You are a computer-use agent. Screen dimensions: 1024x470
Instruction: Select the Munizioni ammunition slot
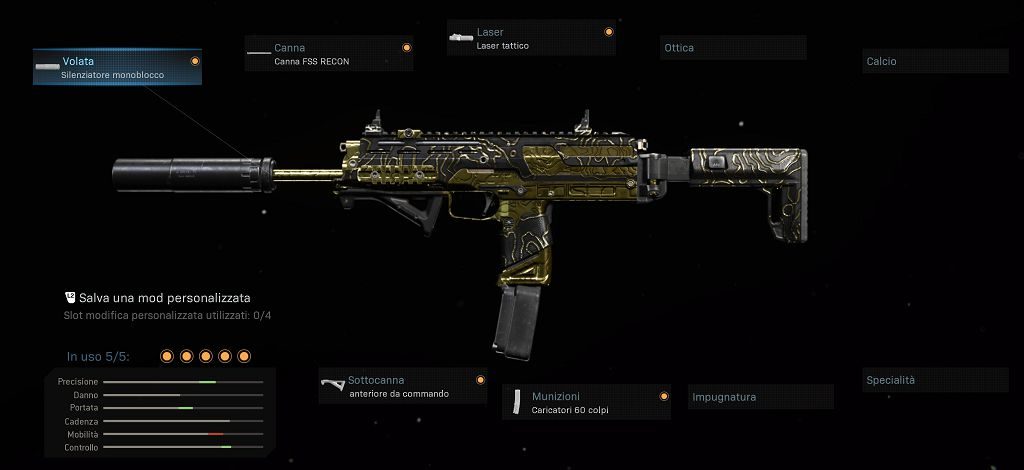tap(586, 402)
